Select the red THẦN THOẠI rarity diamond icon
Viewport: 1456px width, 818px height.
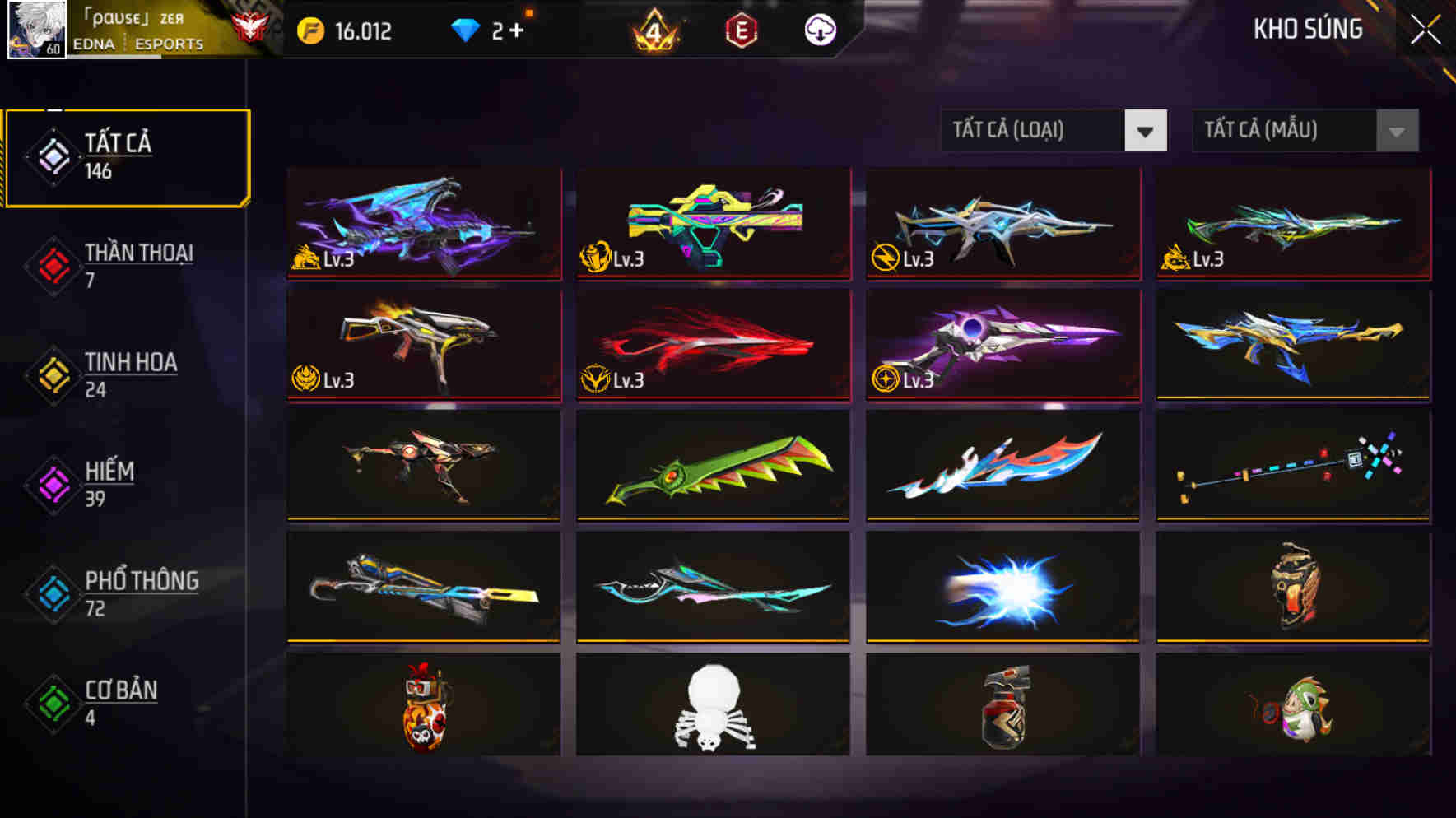tap(52, 265)
